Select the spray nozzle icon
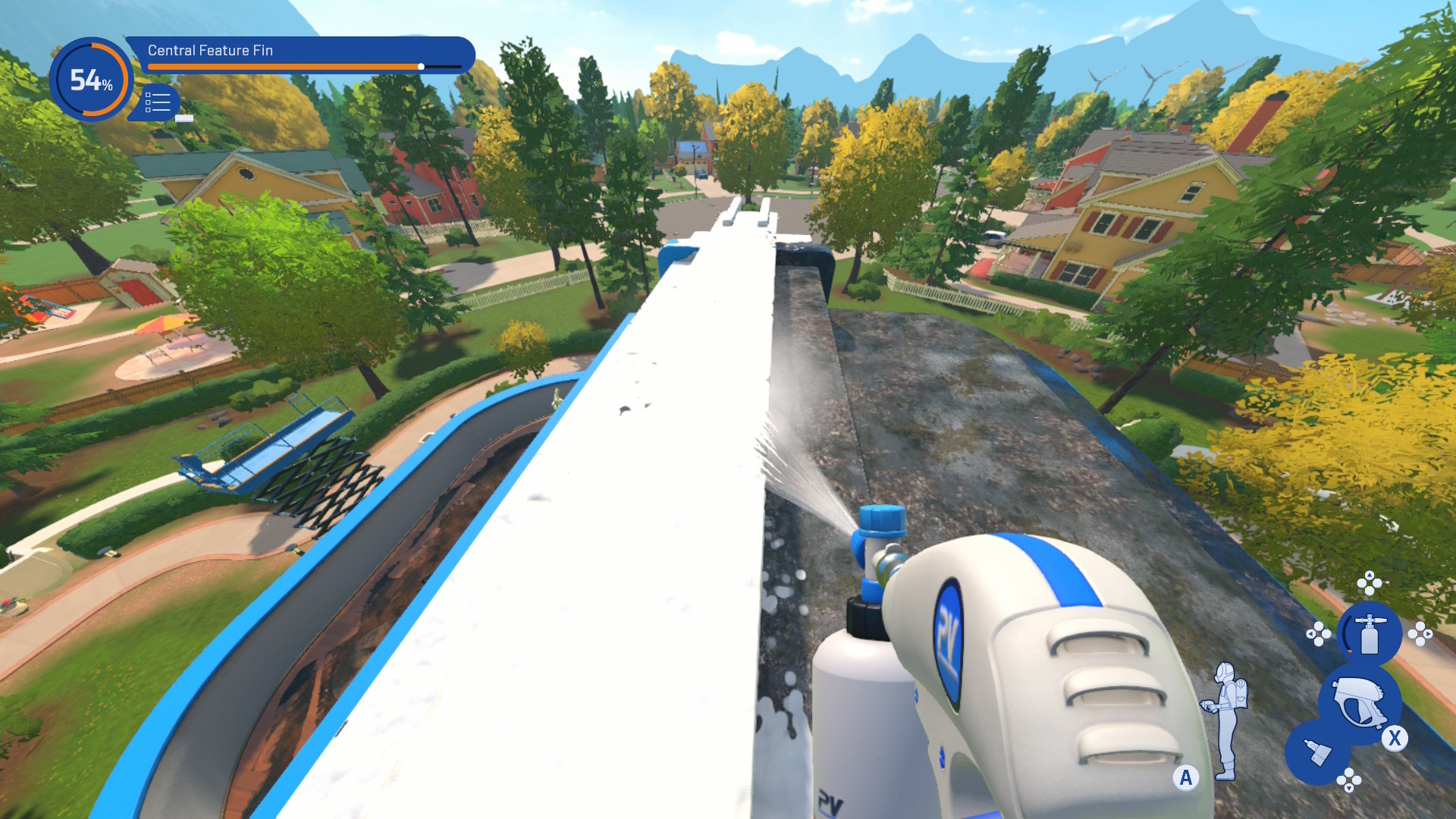Screen dimensions: 1456x819 pos(1317,752)
